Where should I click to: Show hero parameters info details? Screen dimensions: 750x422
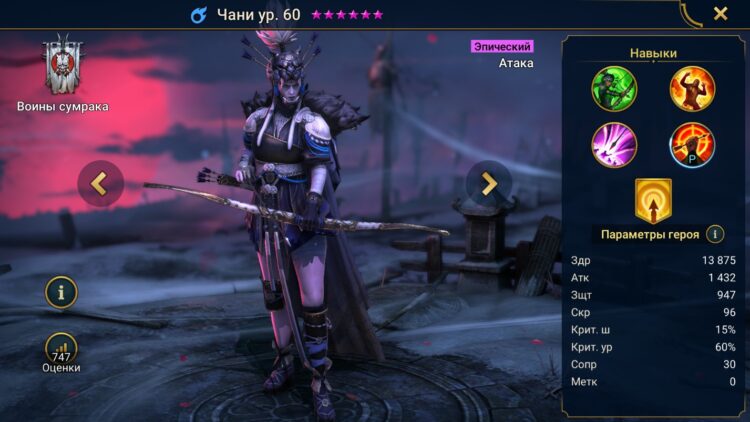tap(715, 234)
